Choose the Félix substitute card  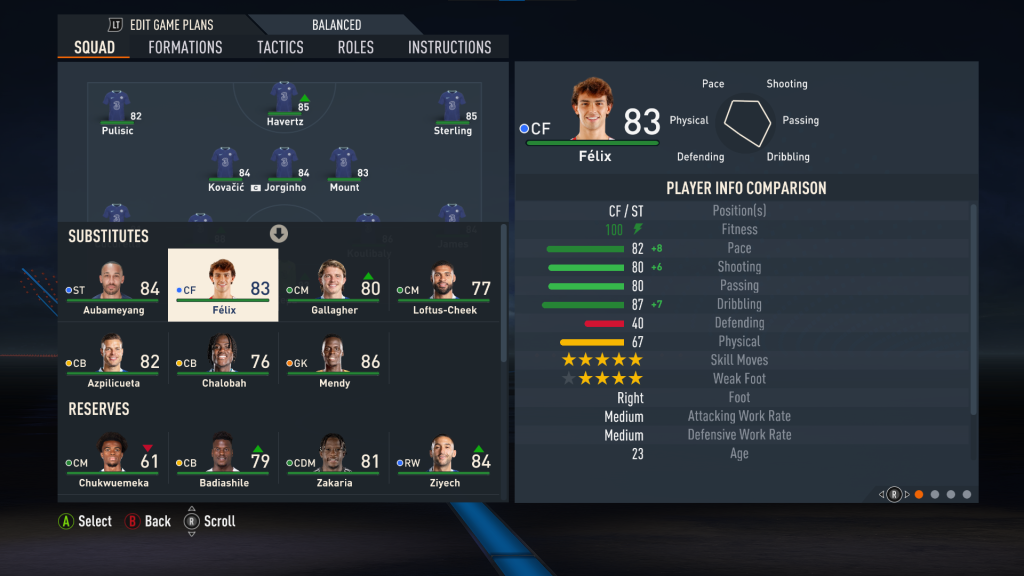coord(223,287)
